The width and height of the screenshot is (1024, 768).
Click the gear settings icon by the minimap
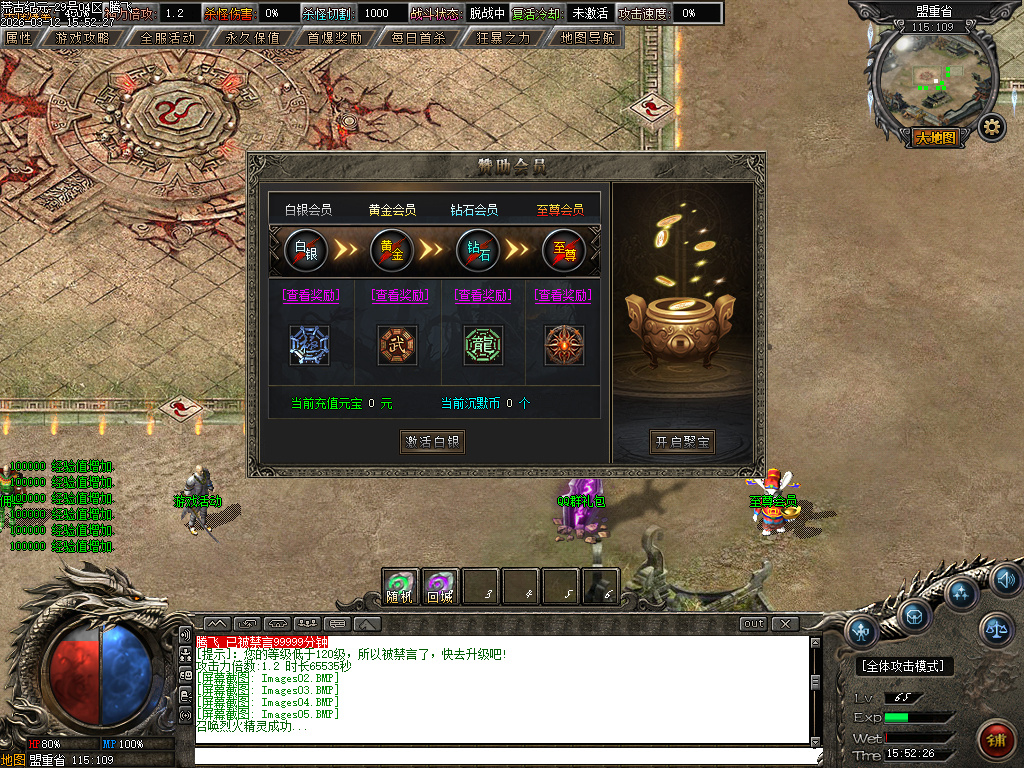click(991, 127)
